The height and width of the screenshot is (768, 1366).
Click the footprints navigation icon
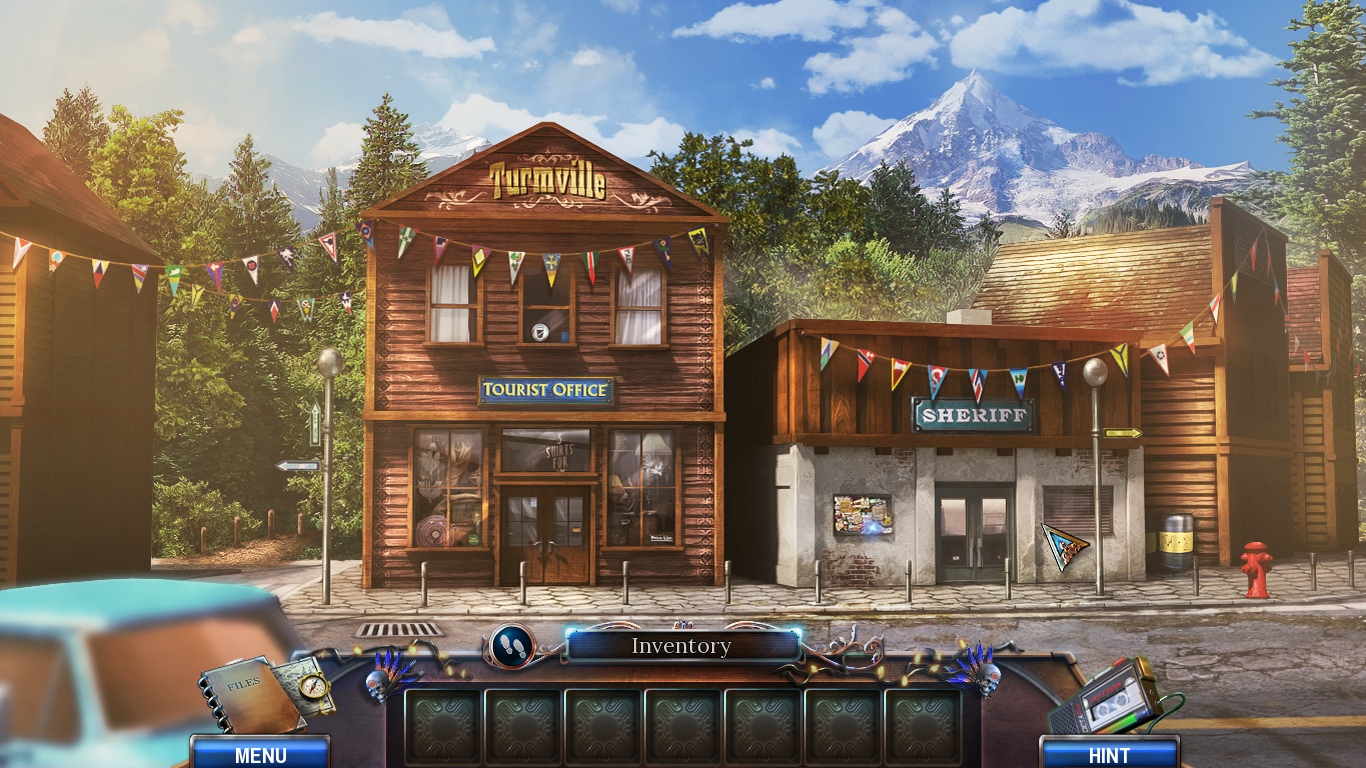pos(513,645)
